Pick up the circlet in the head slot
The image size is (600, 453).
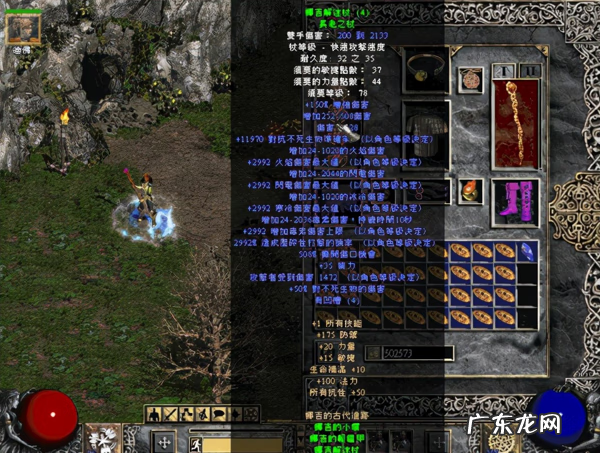click(427, 68)
